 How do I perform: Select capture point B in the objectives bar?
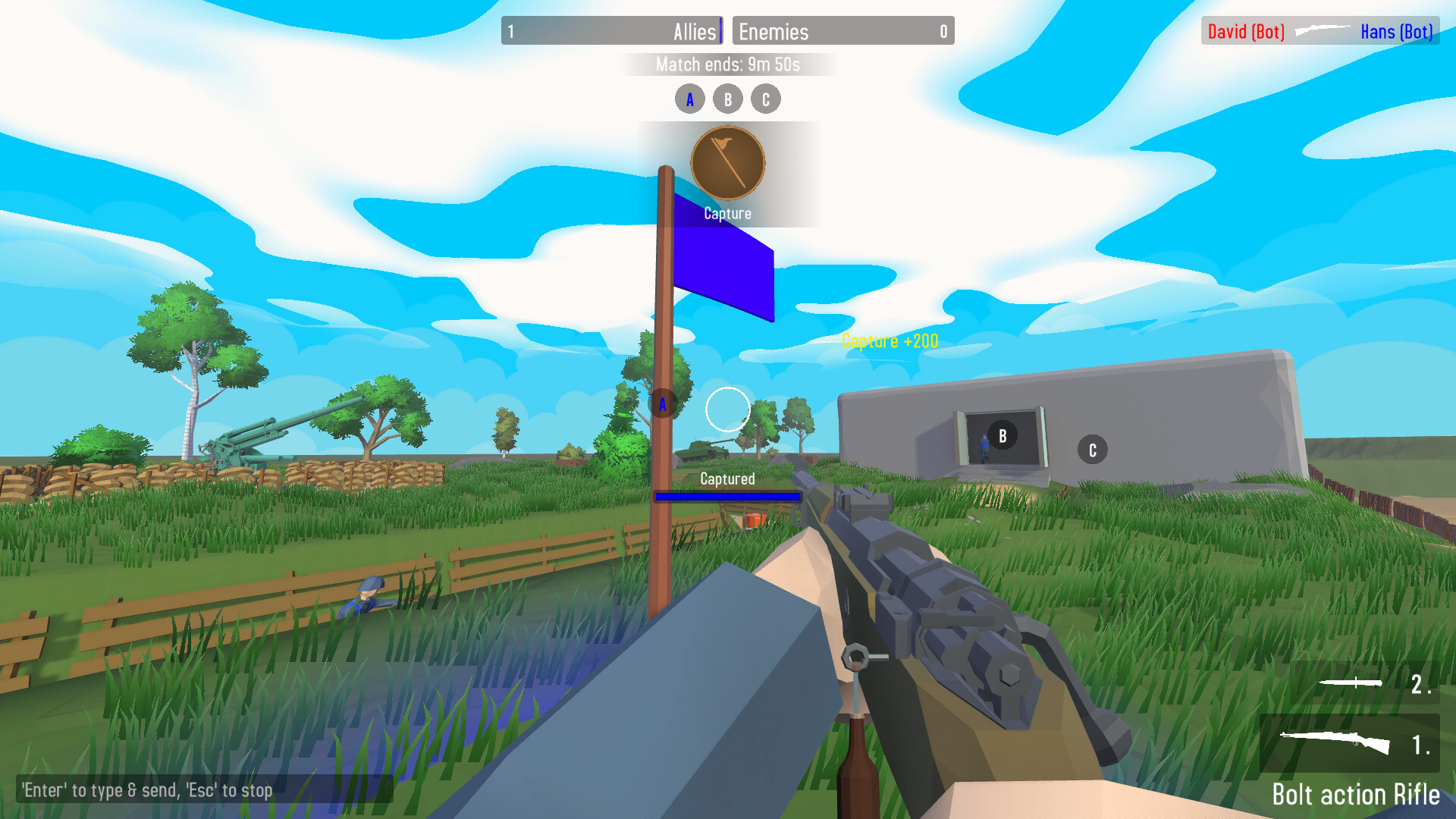(727, 98)
